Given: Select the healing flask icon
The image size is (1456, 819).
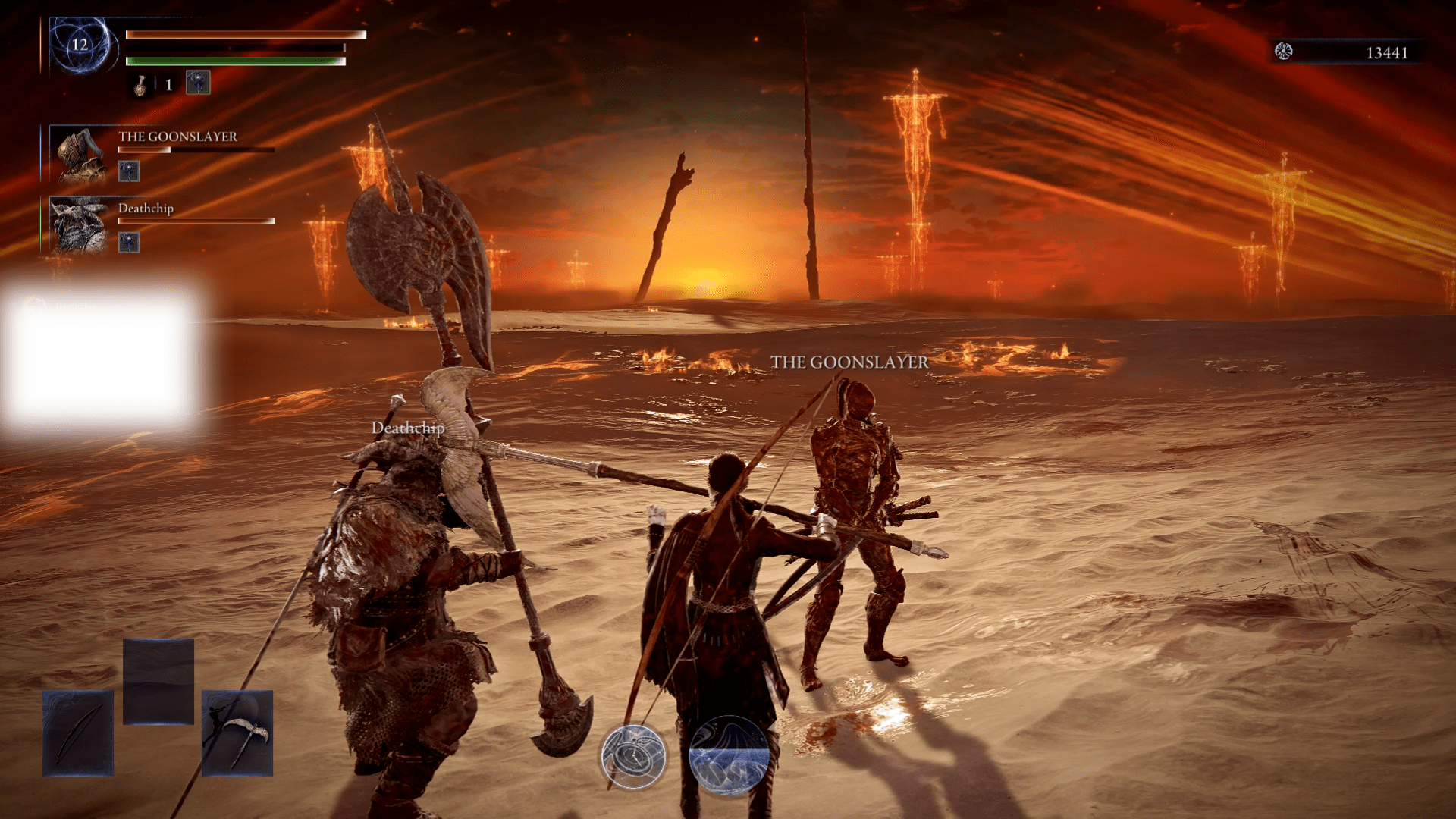Looking at the screenshot, I should coord(140,85).
